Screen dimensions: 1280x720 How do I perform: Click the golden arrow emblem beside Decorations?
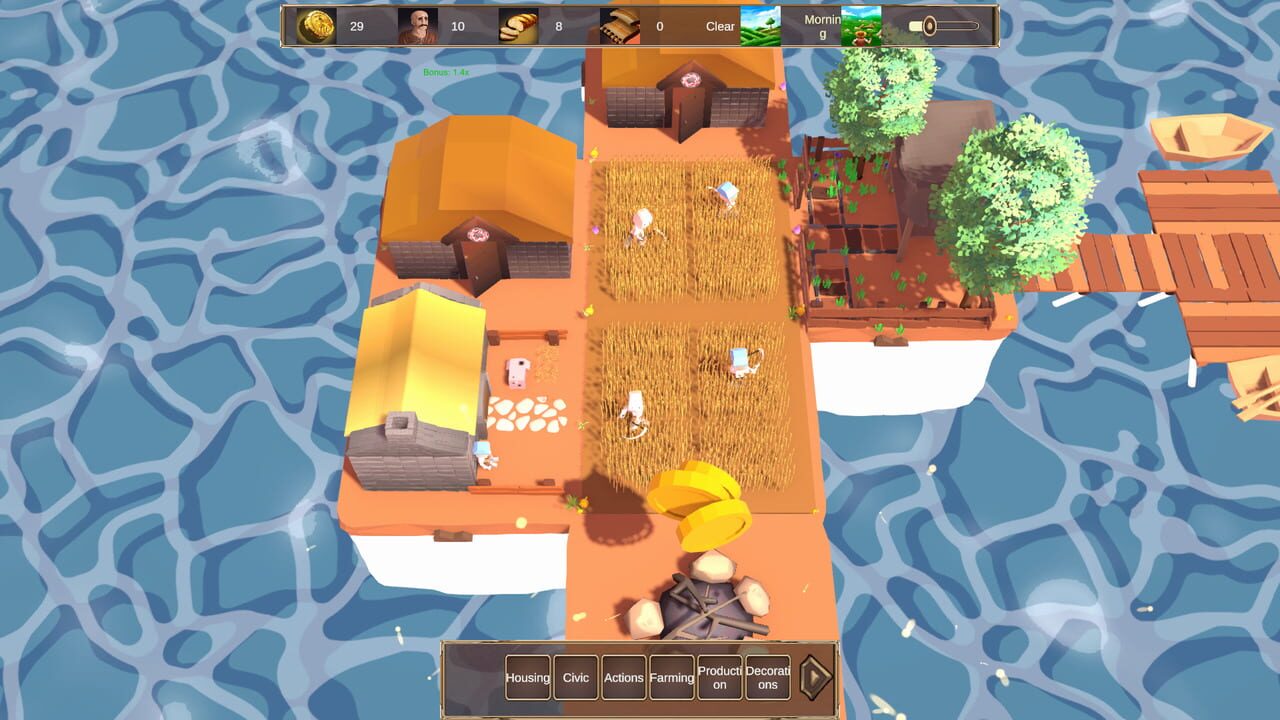point(814,677)
